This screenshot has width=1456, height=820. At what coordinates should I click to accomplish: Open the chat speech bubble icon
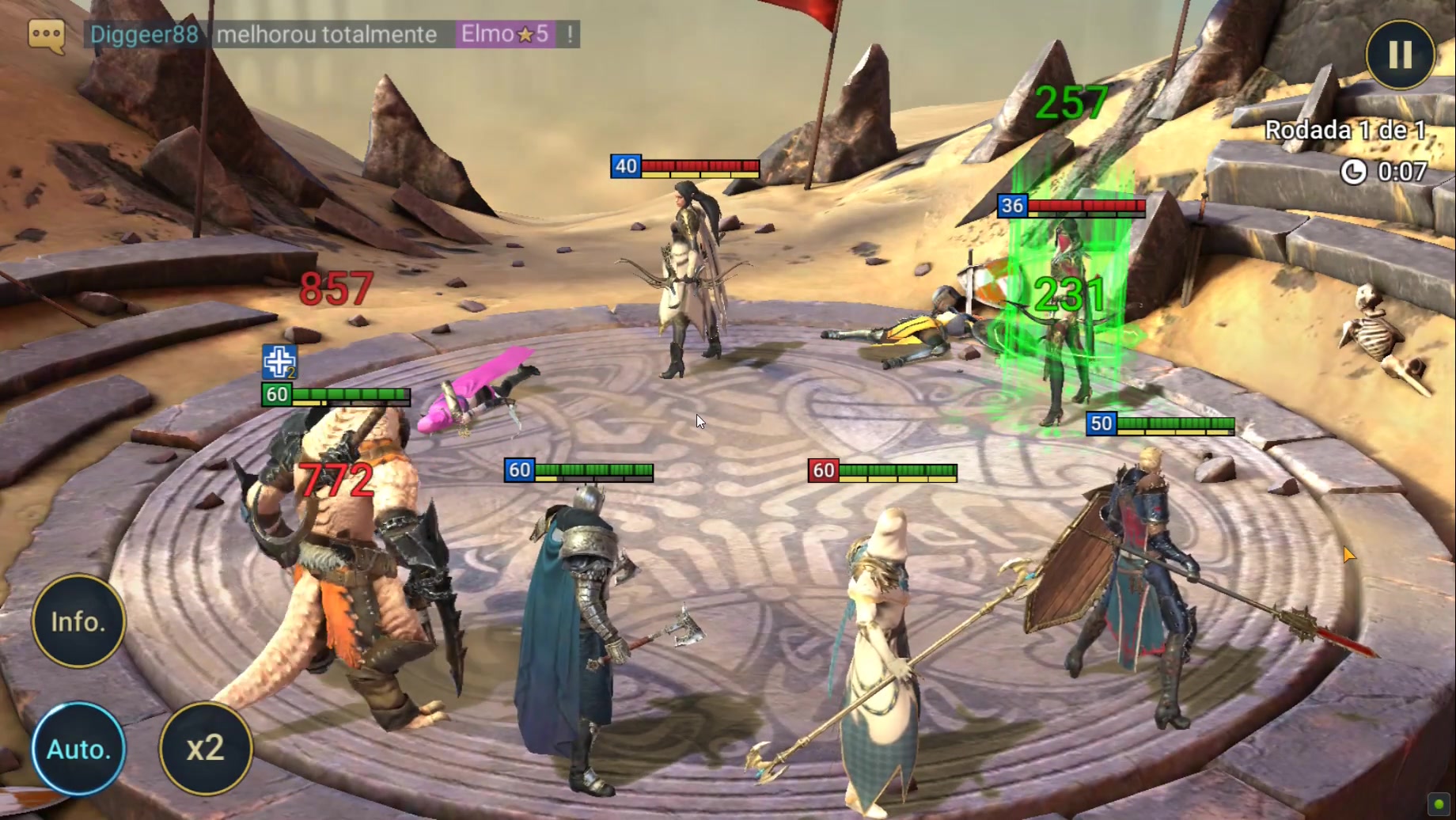tap(47, 36)
